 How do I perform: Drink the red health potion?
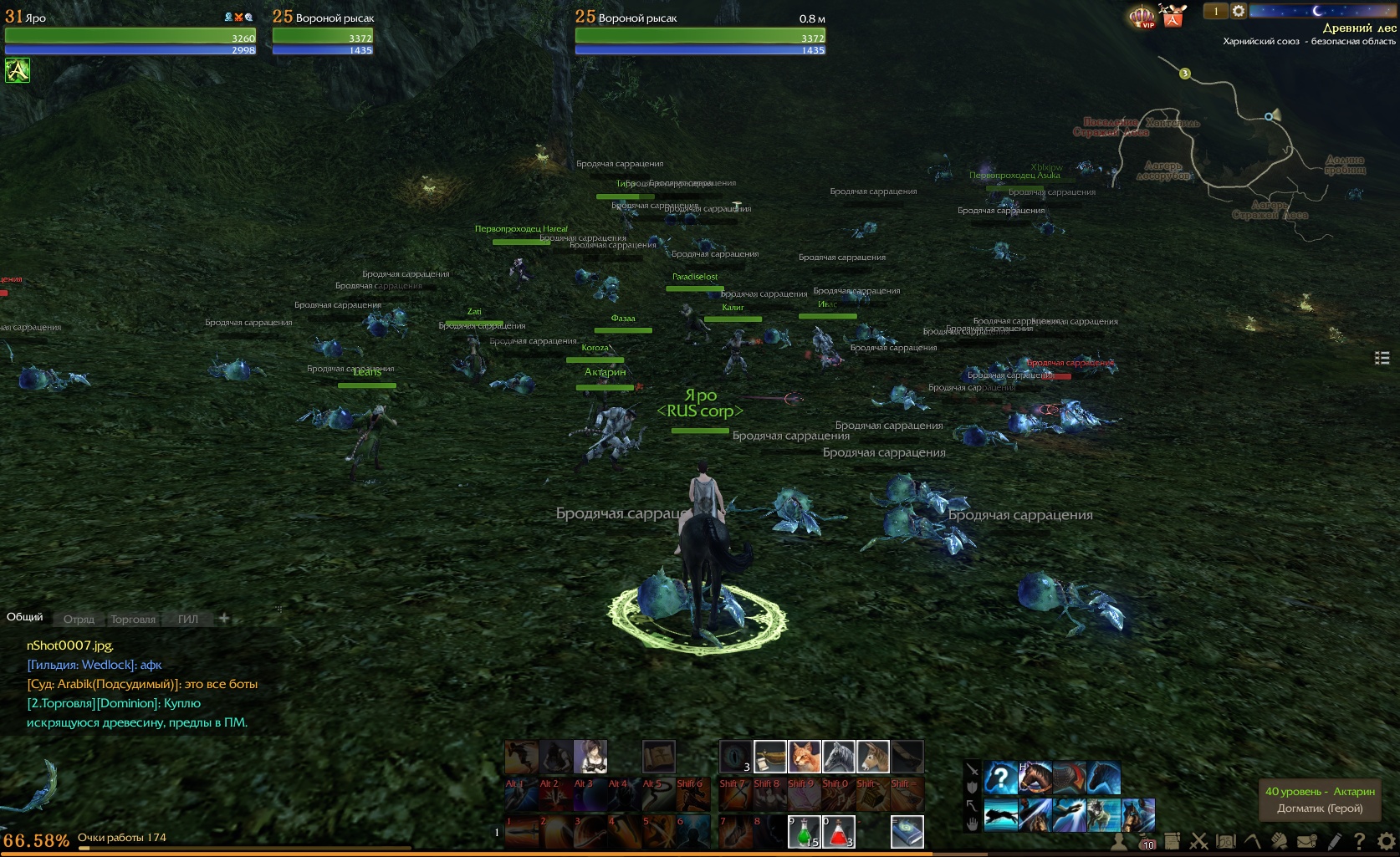(x=839, y=832)
